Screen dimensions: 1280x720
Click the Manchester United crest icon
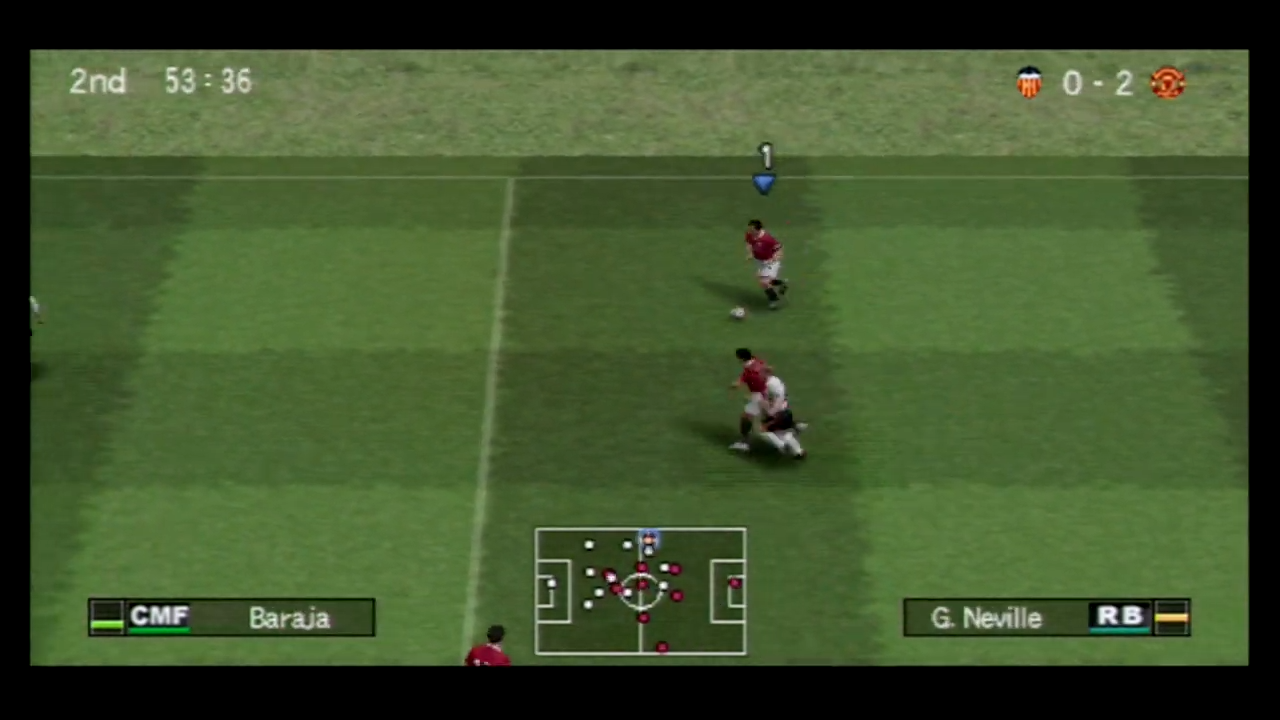(x=1168, y=82)
